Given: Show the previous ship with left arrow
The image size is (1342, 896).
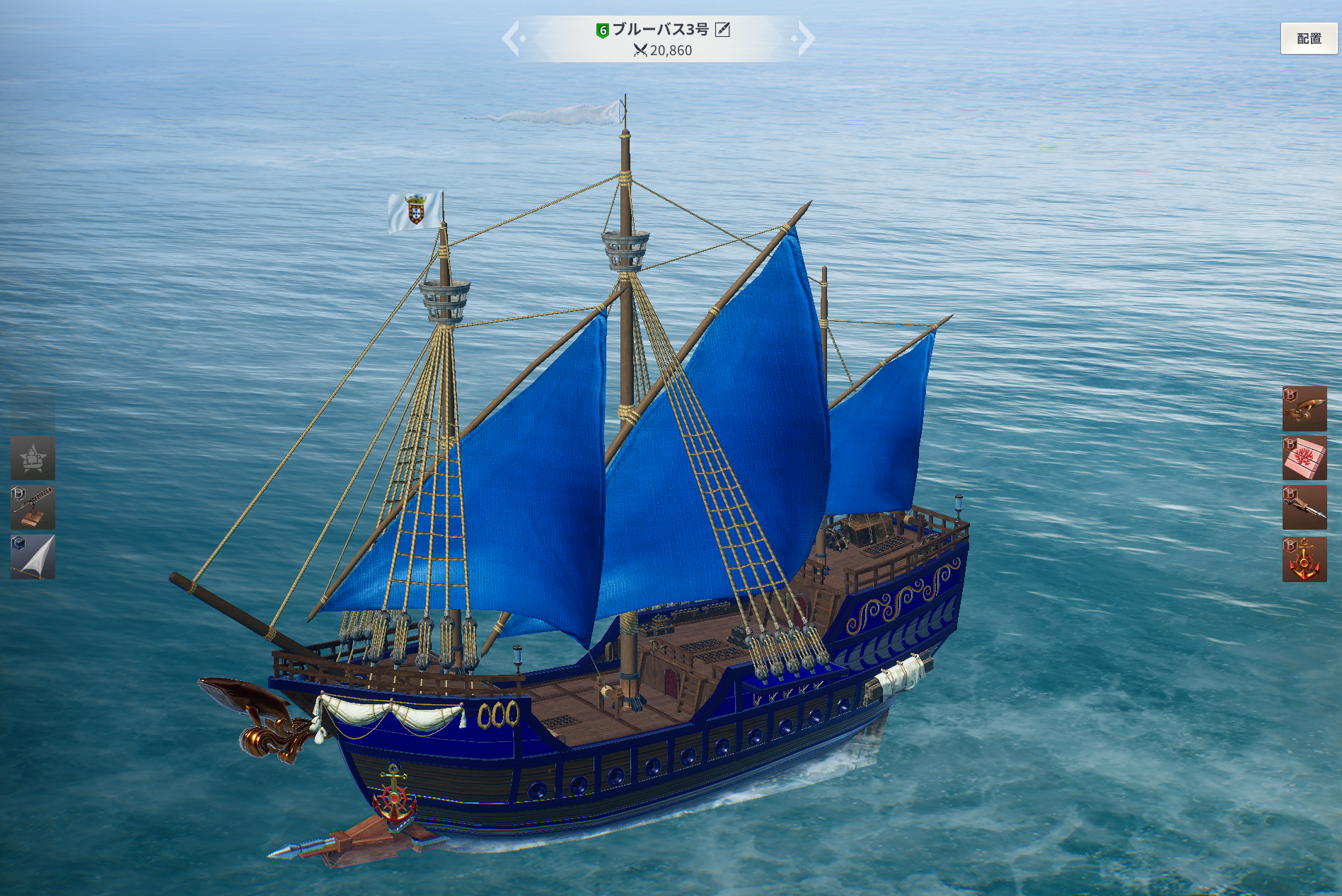Looking at the screenshot, I should [512, 38].
